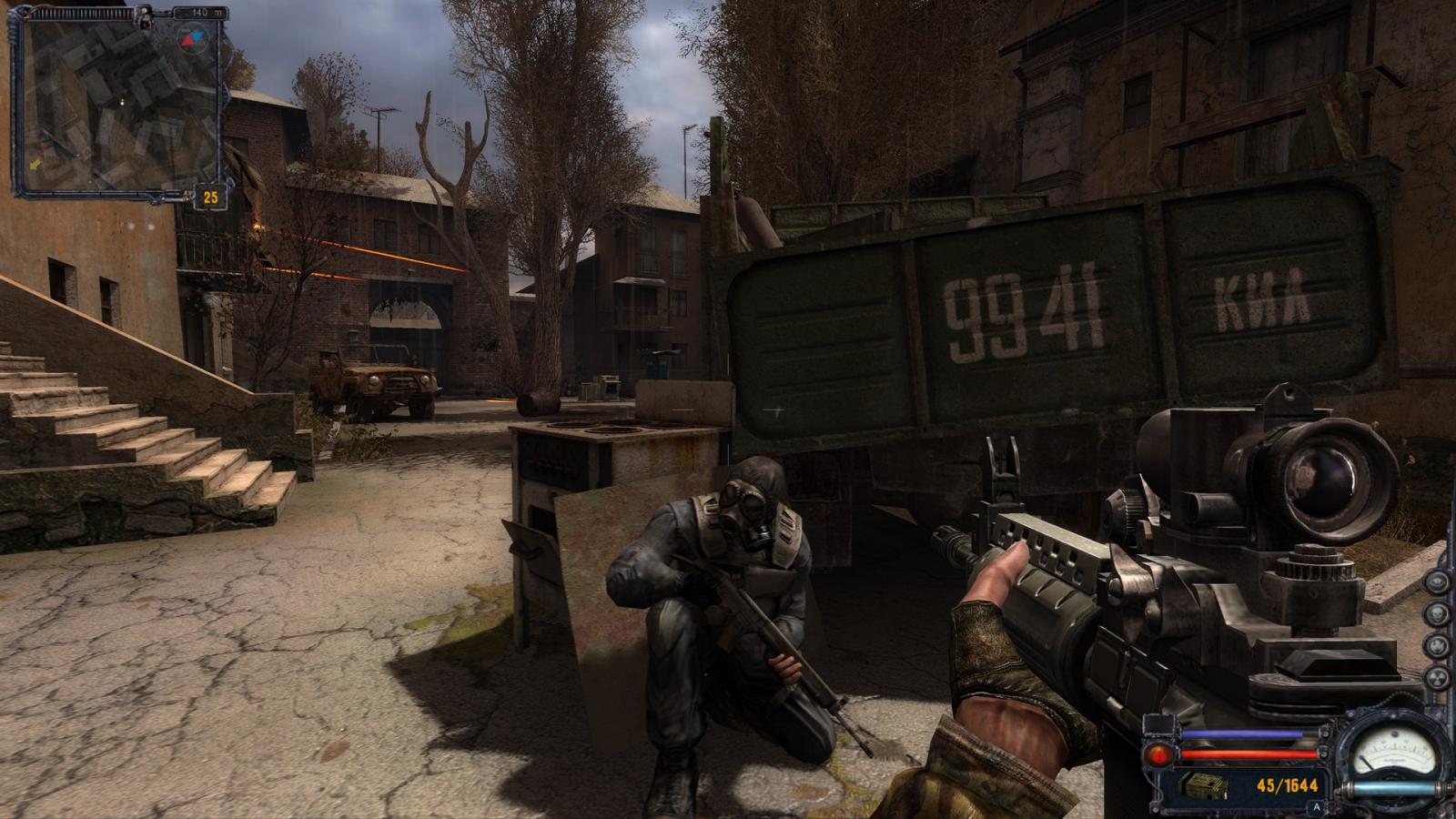1456x819 pixels.
Task: Click the skull status indicator icon
Action: click(1437, 613)
